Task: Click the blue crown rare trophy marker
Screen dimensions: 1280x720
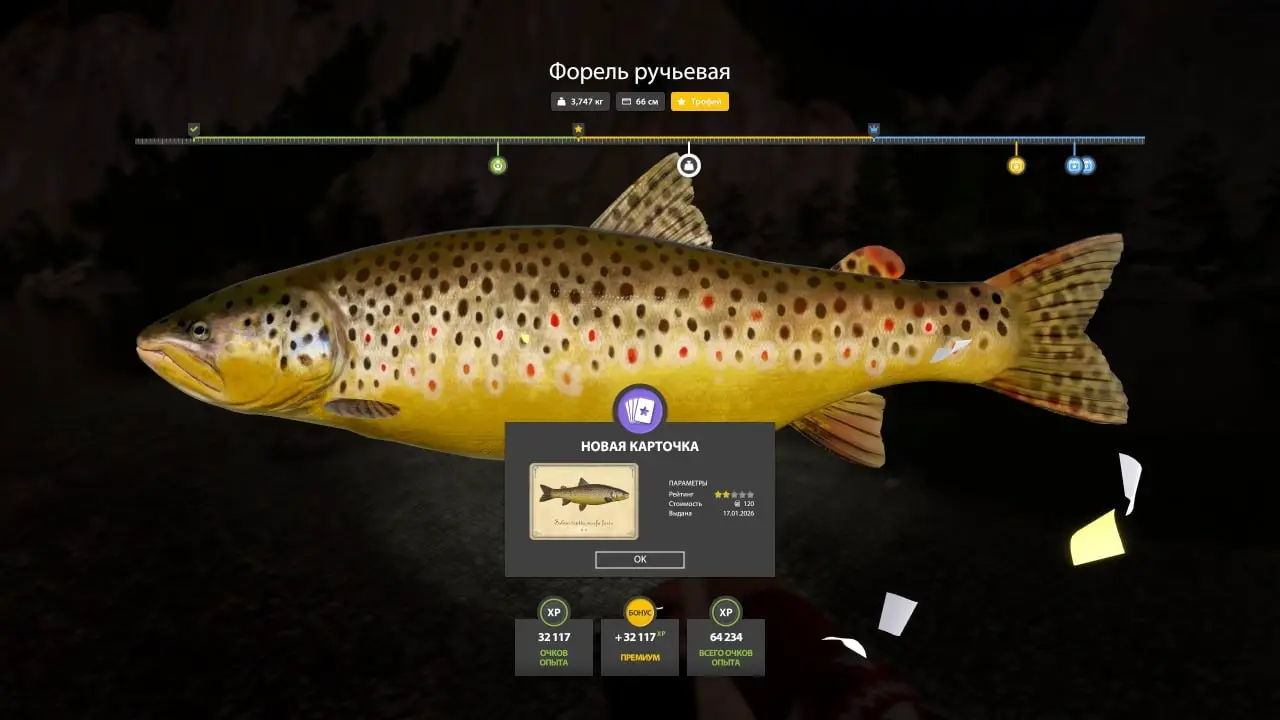Action: pos(874,129)
